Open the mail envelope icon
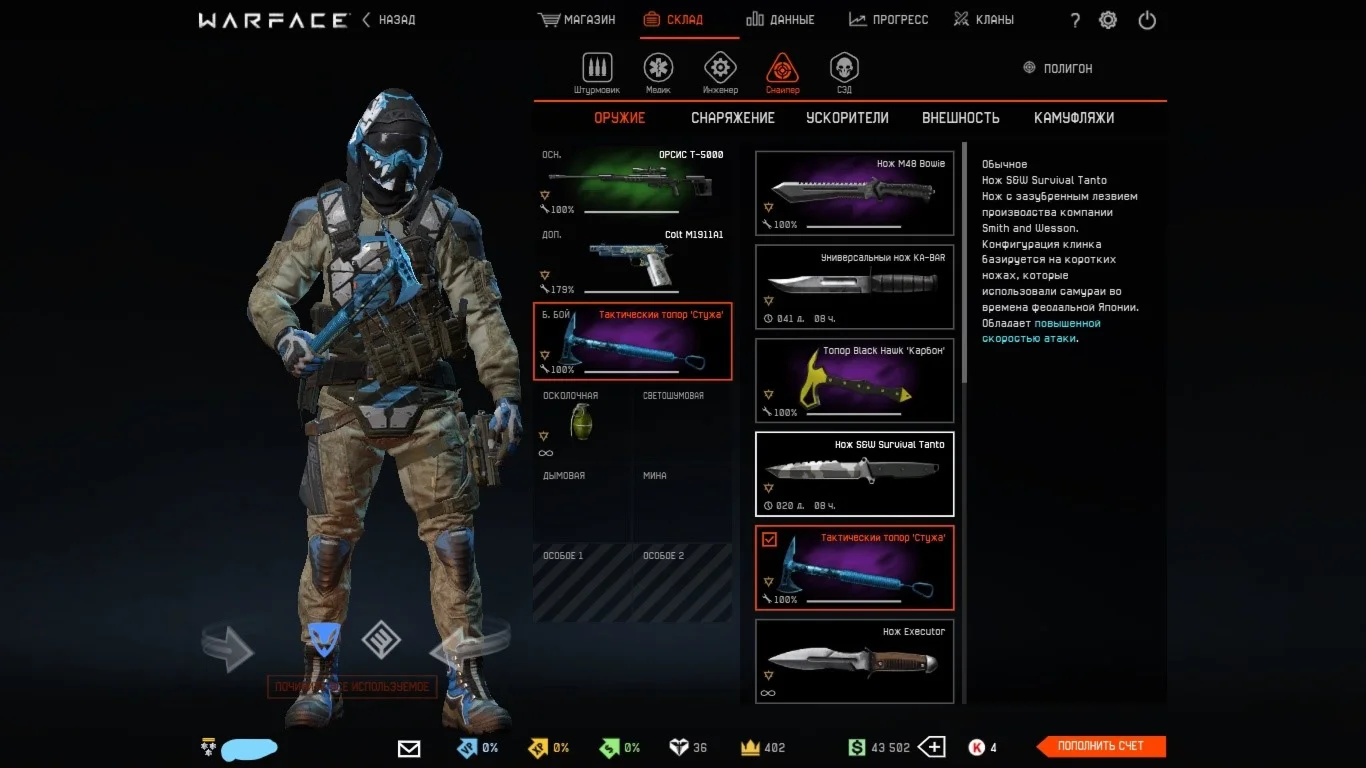Screen dimensions: 1366x768 (x=408, y=747)
